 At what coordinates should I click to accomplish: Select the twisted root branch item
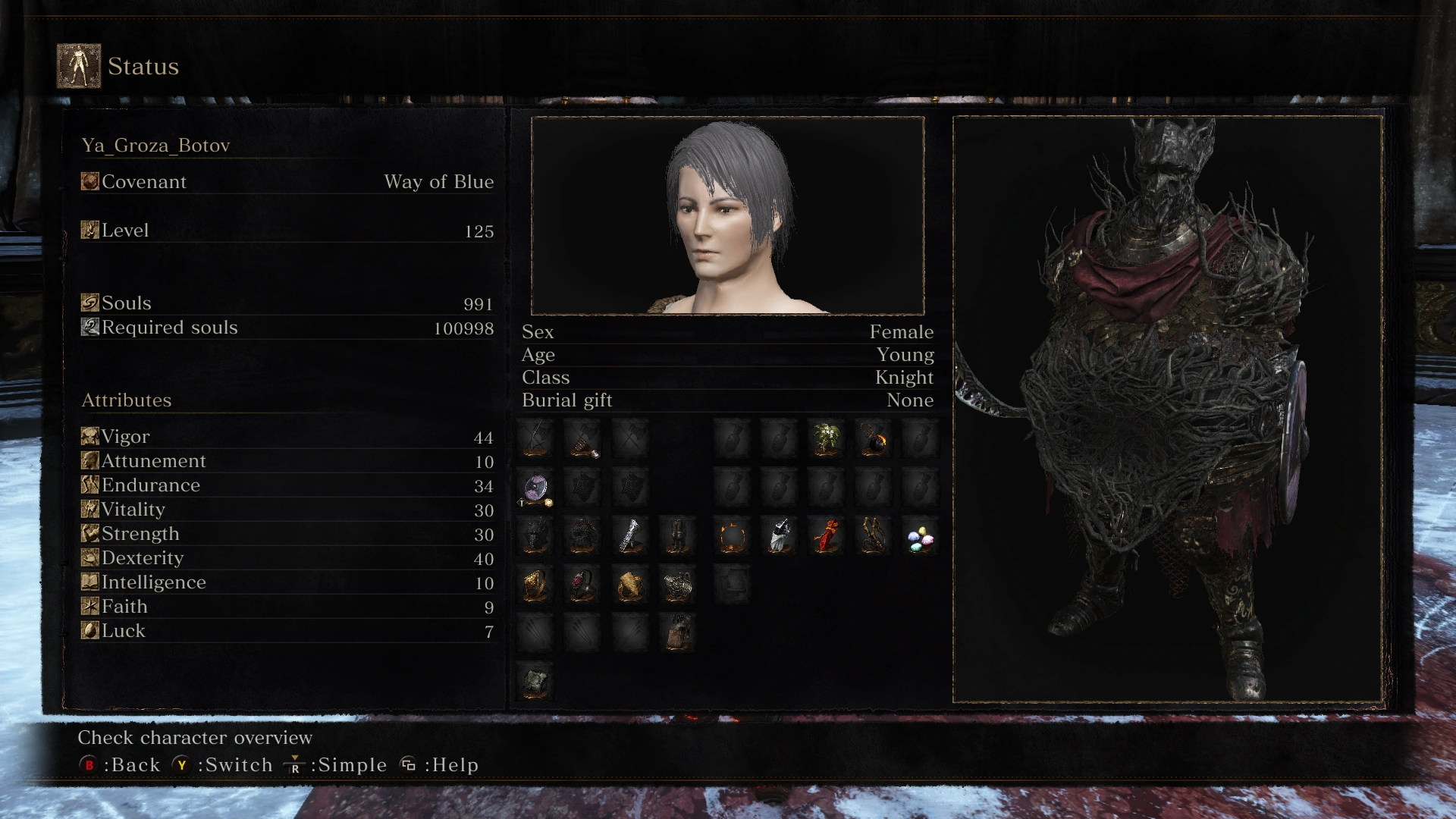(874, 536)
